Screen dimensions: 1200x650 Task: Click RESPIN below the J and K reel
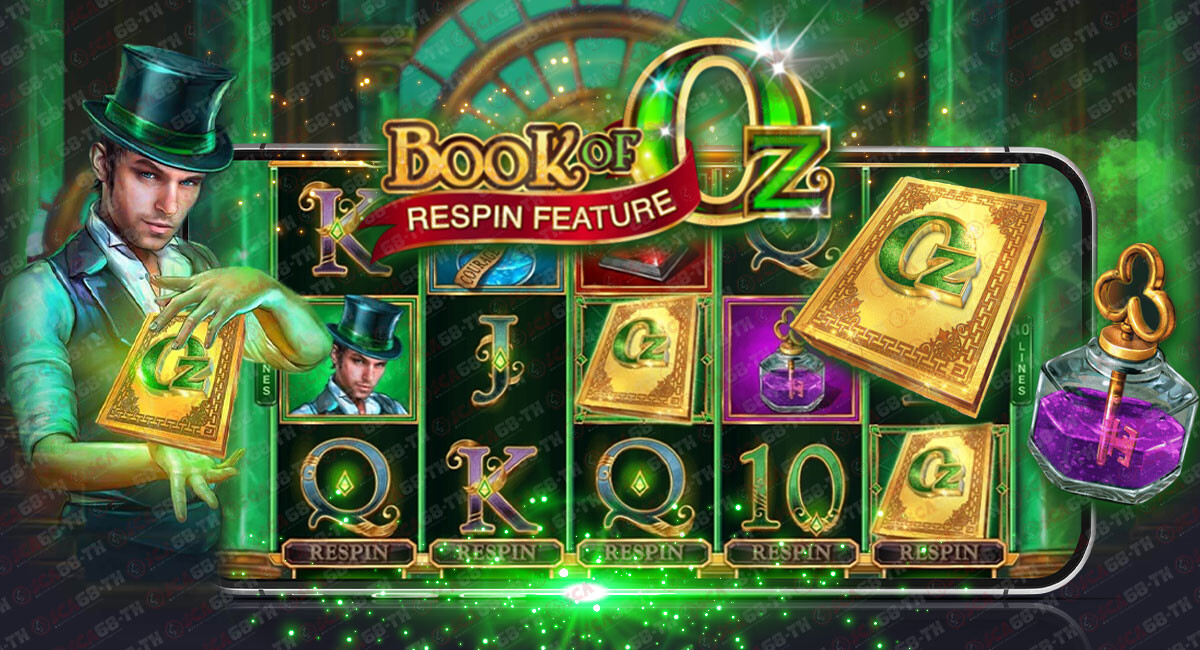coord(496,552)
